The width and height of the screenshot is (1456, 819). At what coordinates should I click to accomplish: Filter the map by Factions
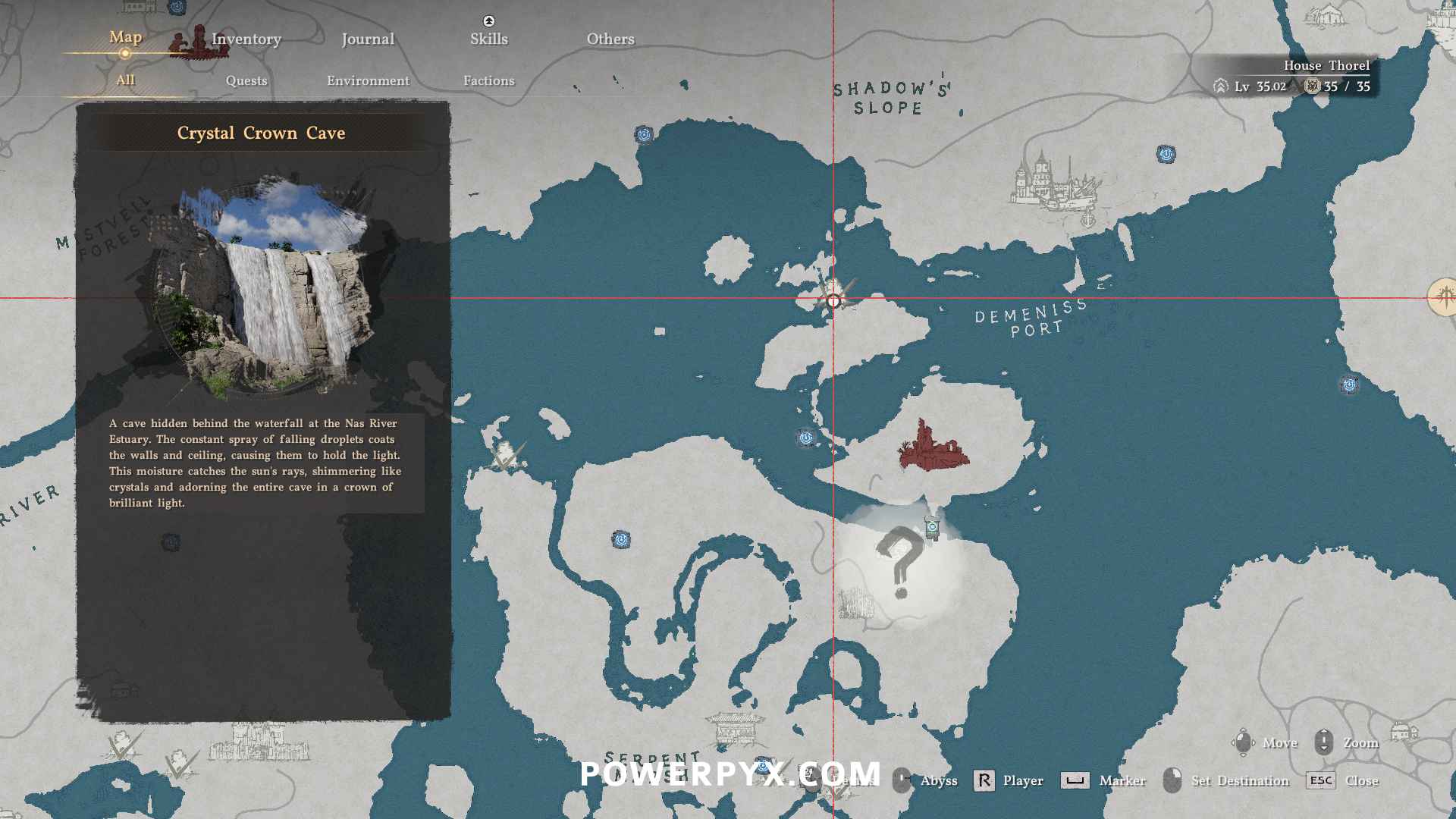488,81
